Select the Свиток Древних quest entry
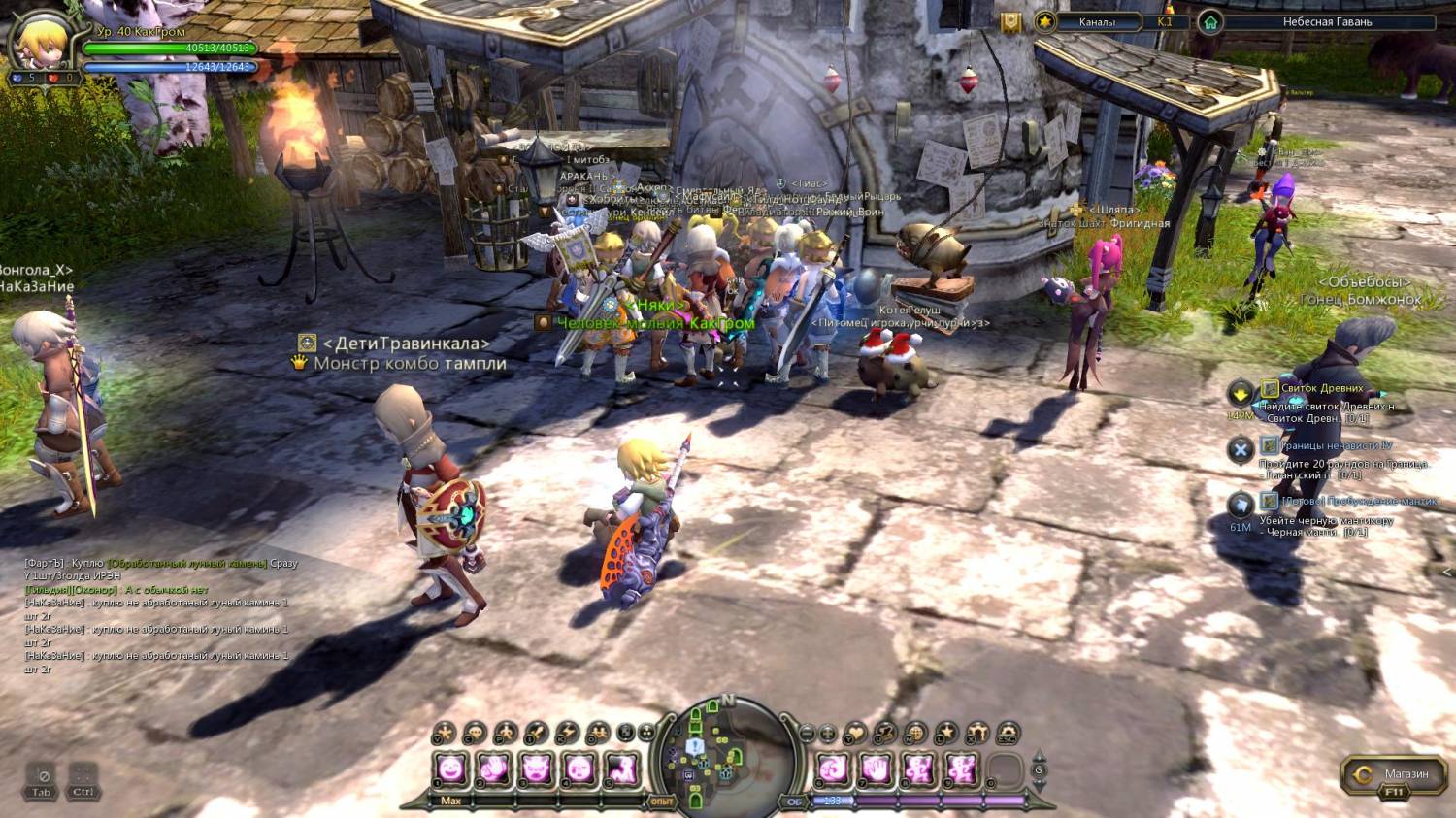The height and width of the screenshot is (818, 1456). (x=1321, y=388)
